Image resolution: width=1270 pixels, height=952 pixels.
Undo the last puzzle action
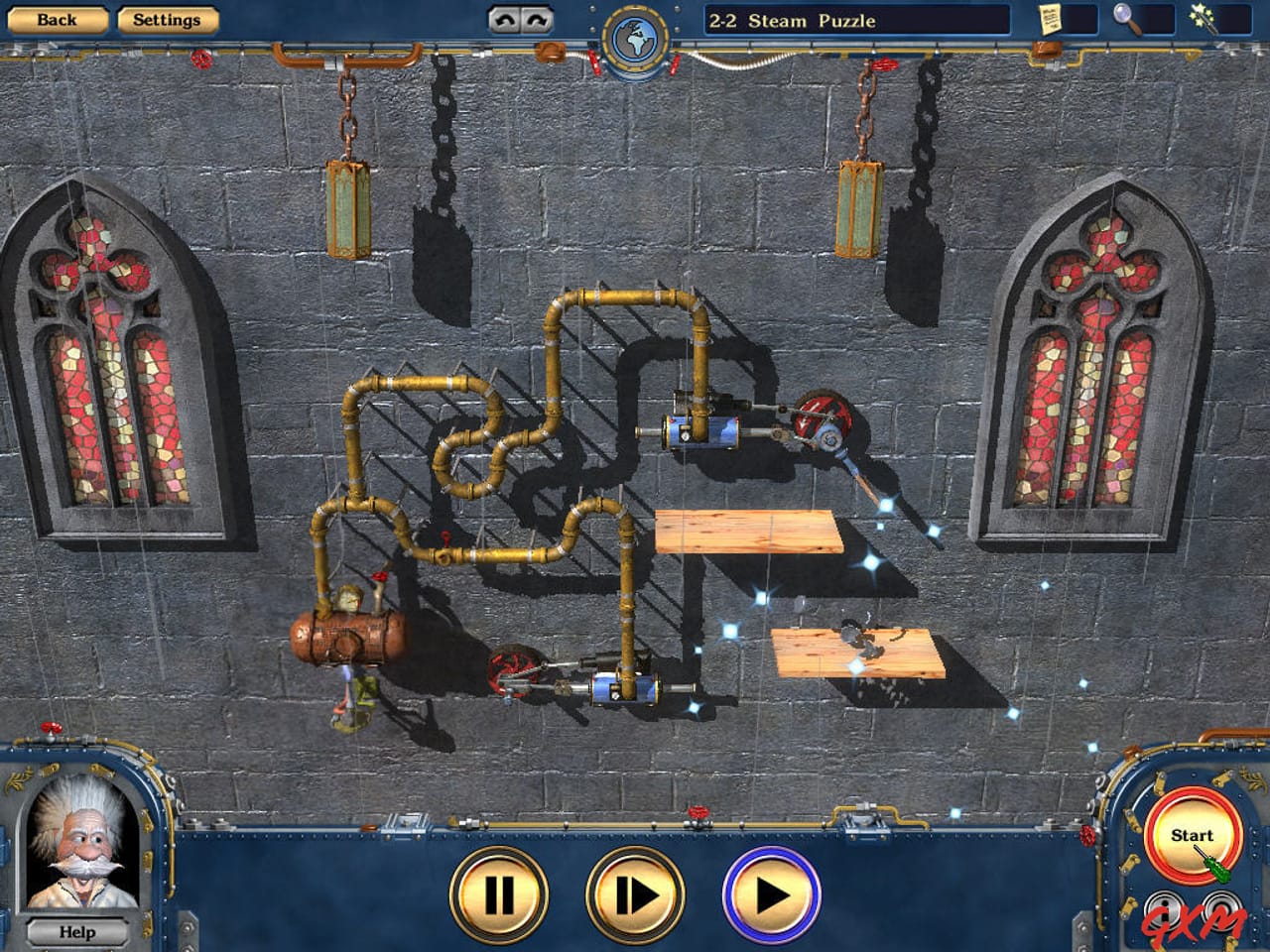click(x=504, y=20)
